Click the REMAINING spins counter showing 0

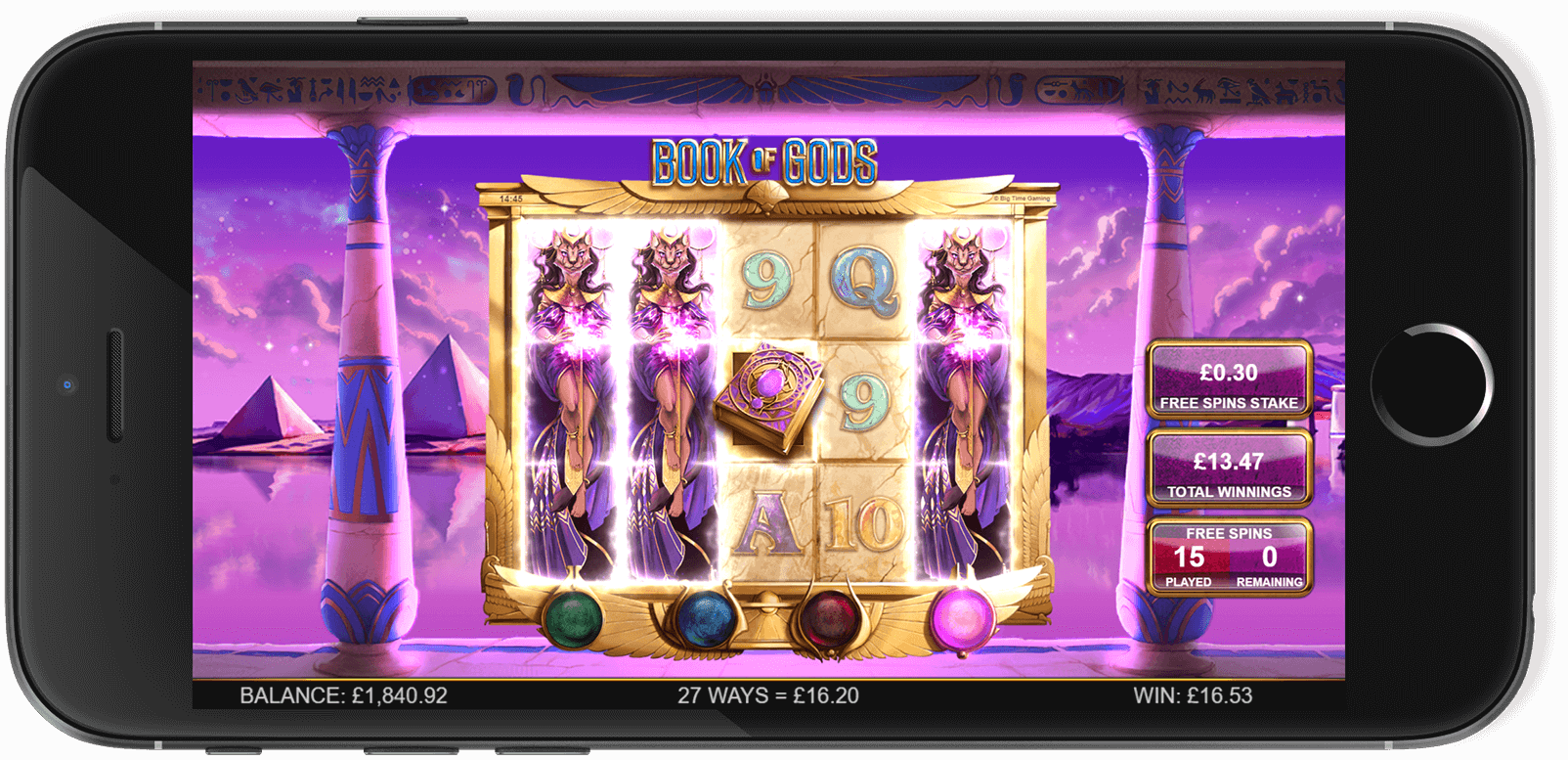[x=1268, y=557]
